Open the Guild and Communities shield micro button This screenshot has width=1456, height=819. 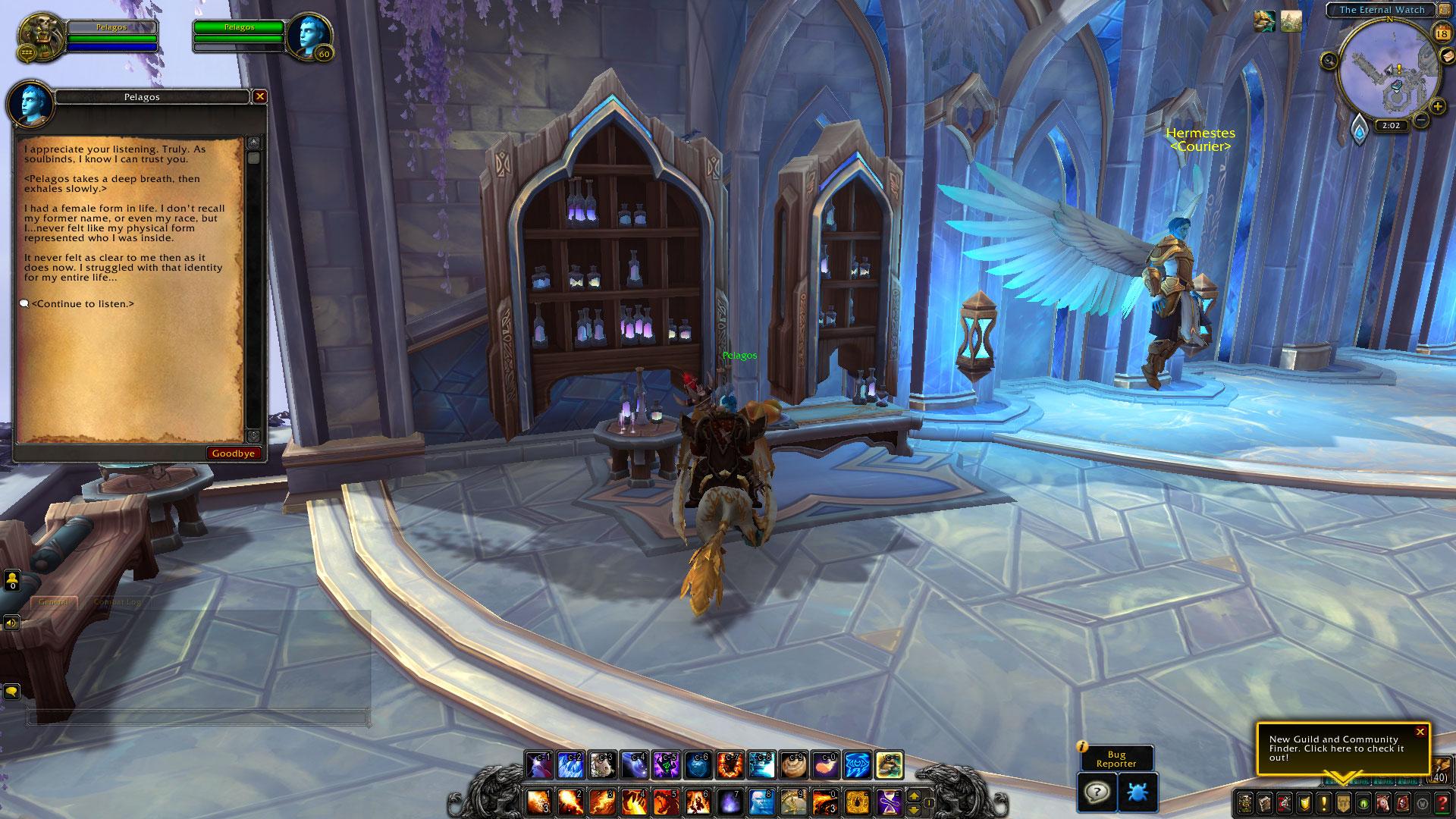[1343, 802]
